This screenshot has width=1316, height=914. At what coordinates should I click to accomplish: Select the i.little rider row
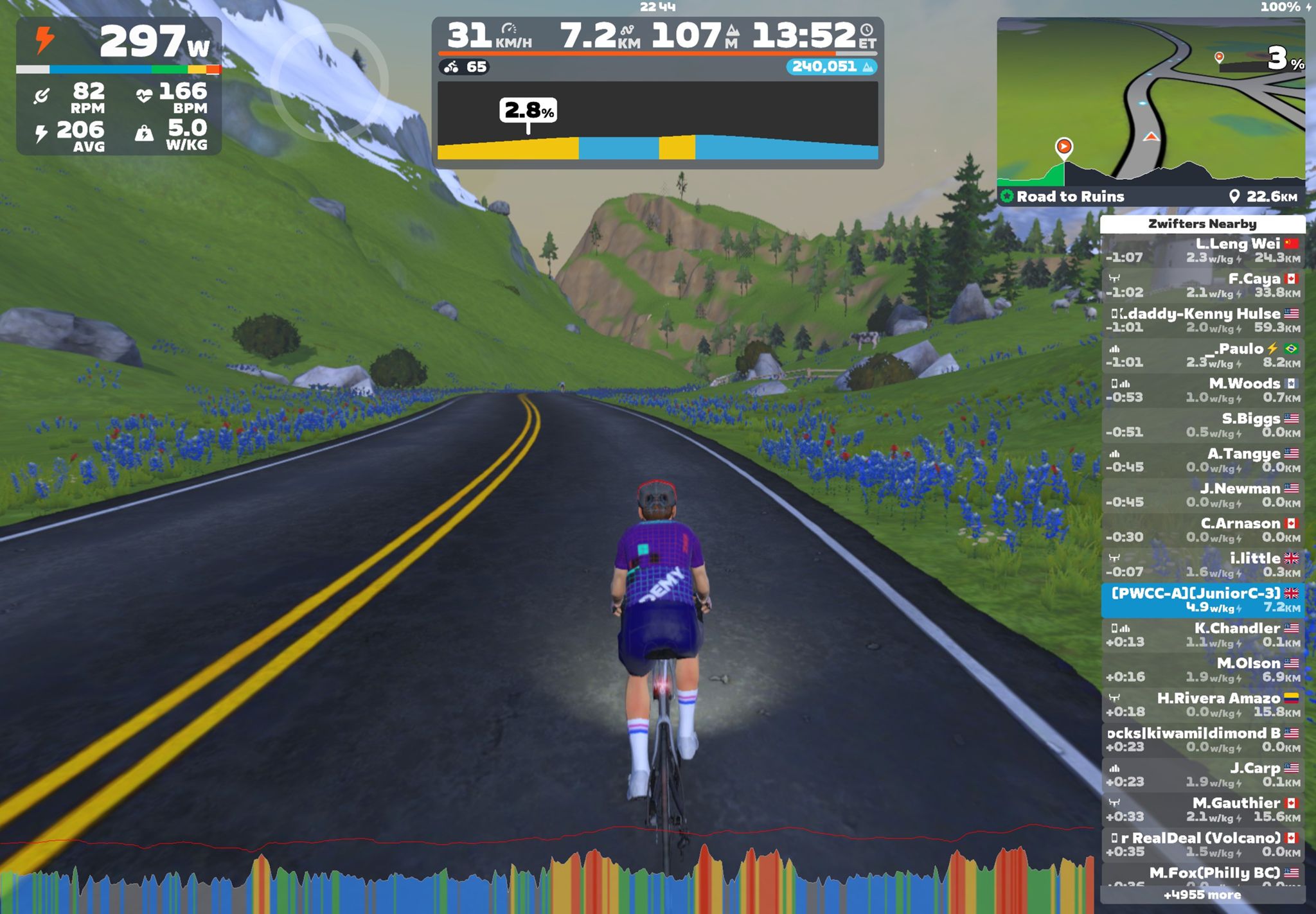click(x=1203, y=565)
